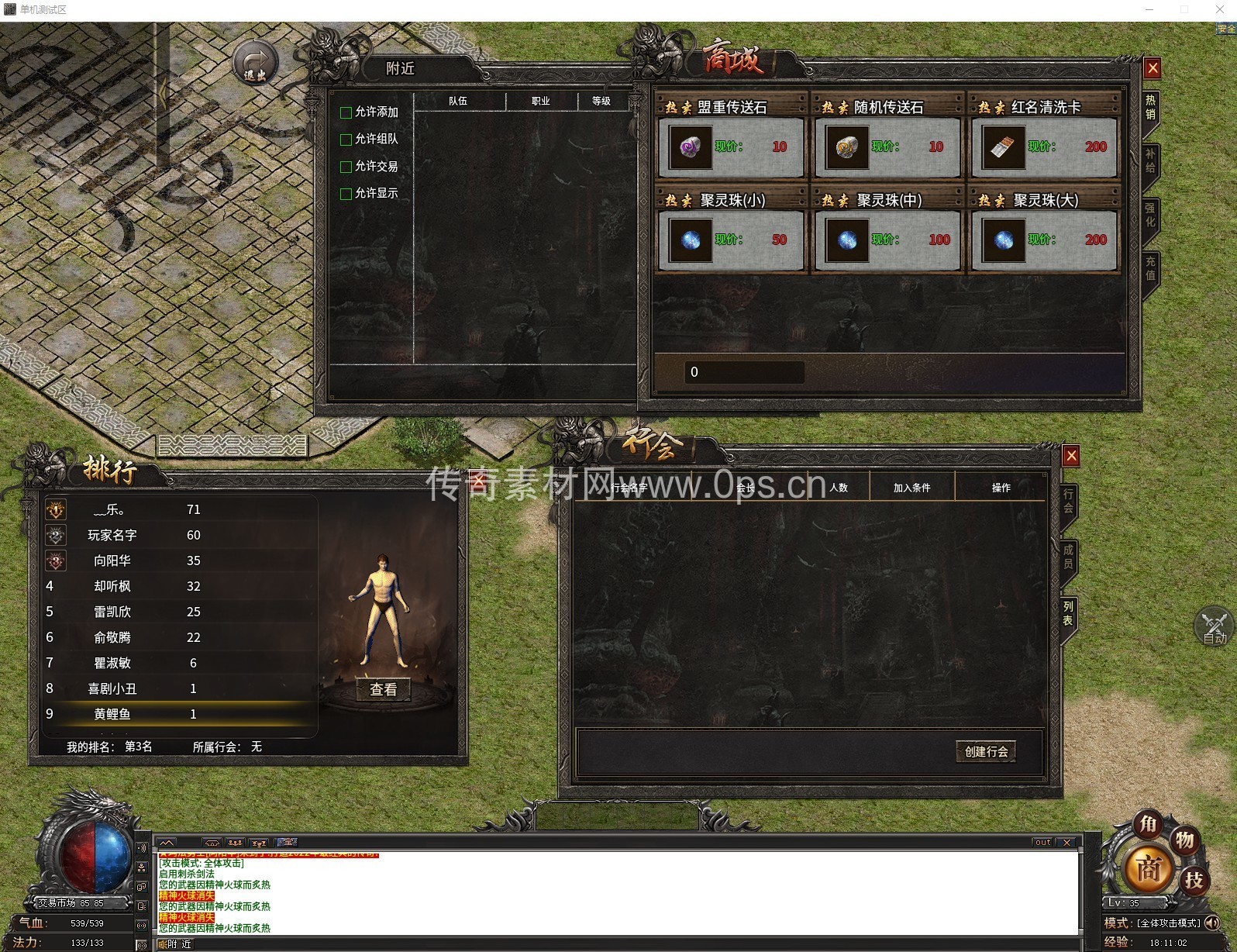The width and height of the screenshot is (1237, 952).
Task: Select ranking row 却听枫
Action: tap(112, 586)
